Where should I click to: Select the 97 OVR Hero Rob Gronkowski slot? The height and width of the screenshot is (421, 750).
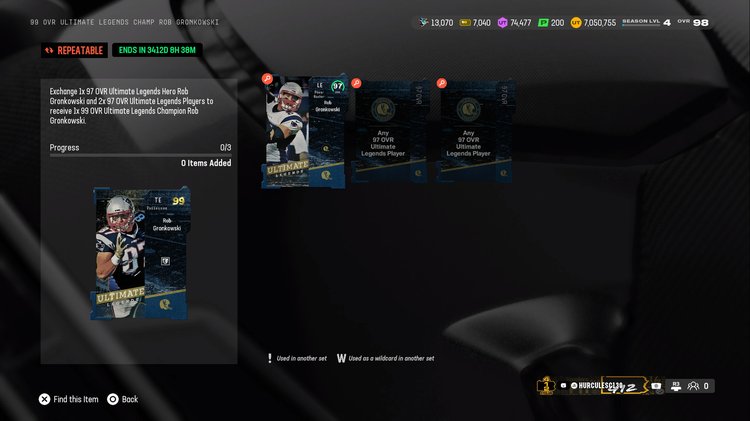[305, 131]
